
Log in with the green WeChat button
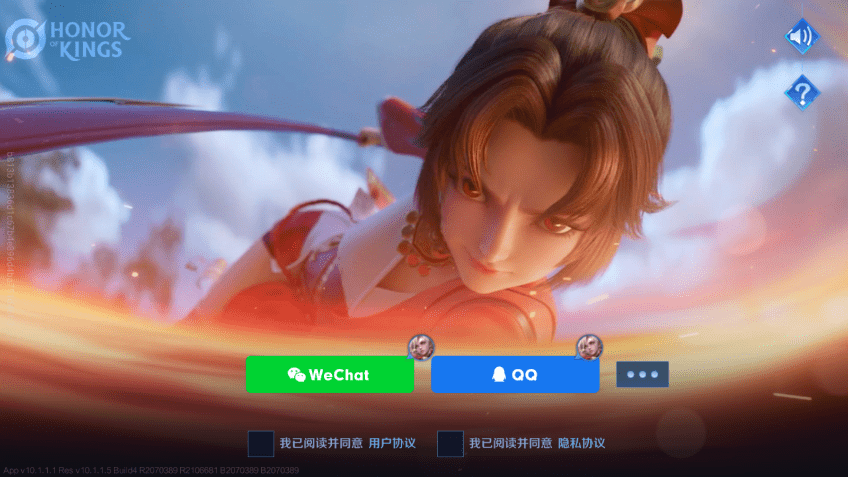(x=329, y=375)
